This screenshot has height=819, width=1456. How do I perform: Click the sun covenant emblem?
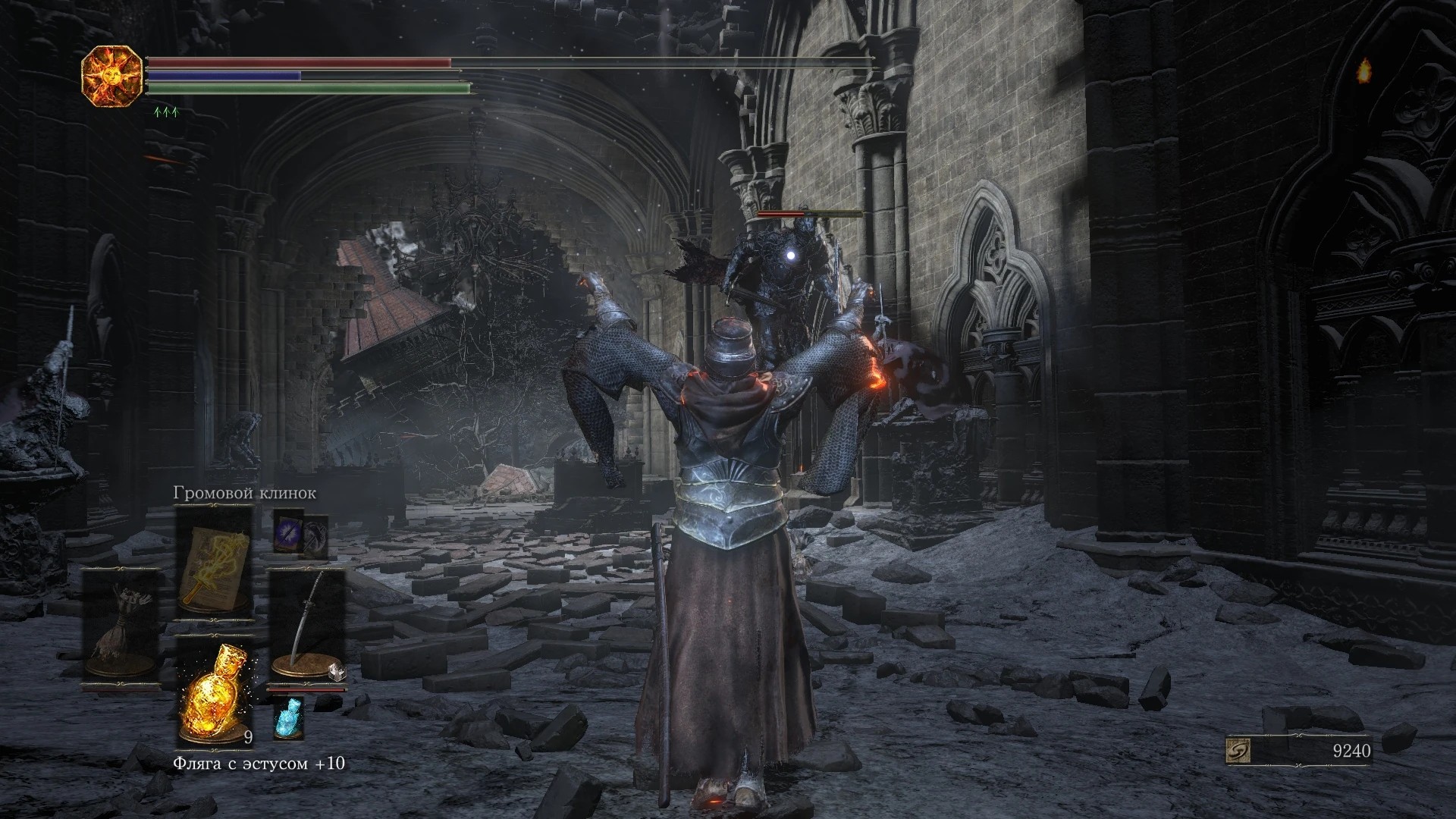tap(112, 76)
